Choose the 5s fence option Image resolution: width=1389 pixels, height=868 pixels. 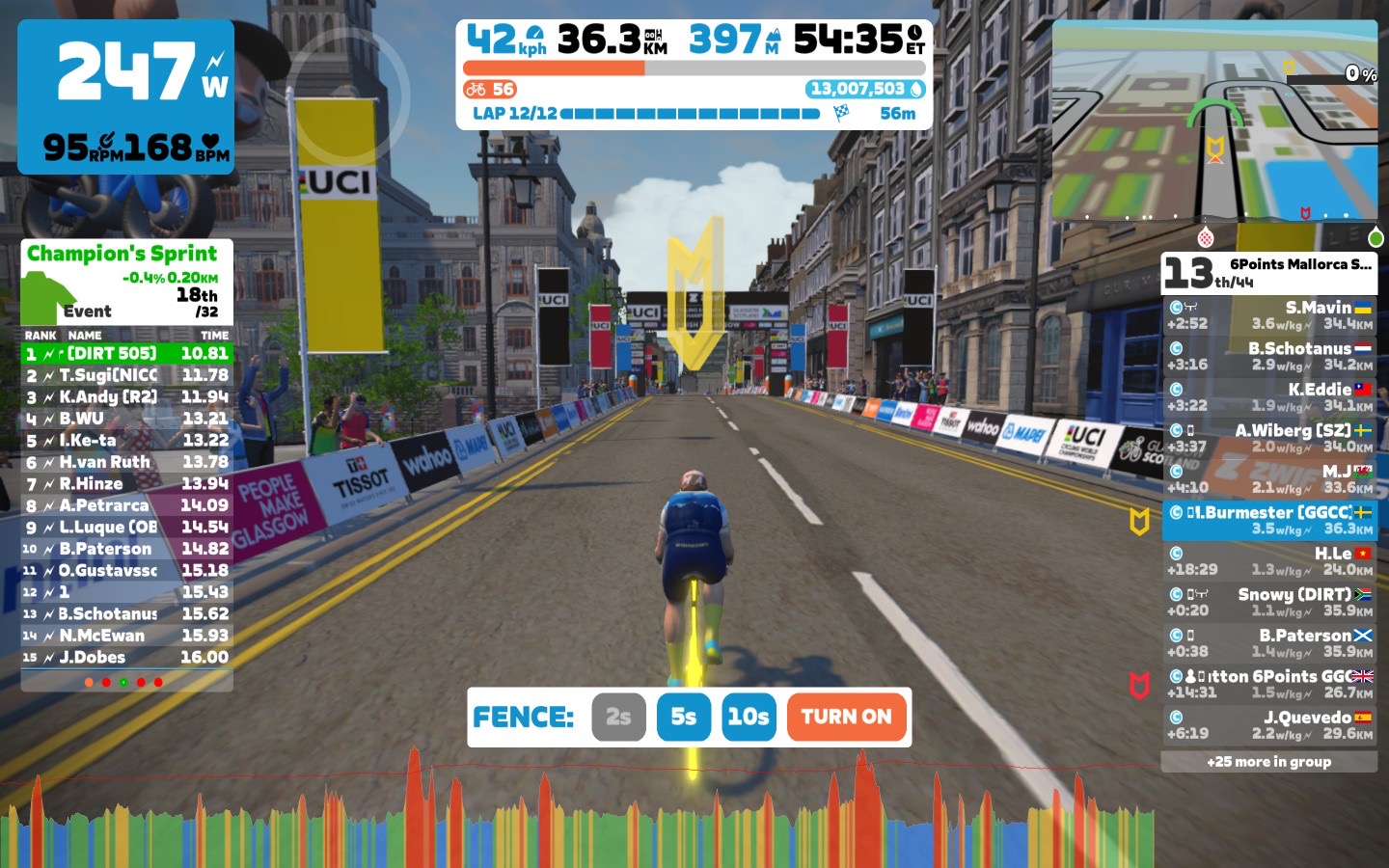683,717
